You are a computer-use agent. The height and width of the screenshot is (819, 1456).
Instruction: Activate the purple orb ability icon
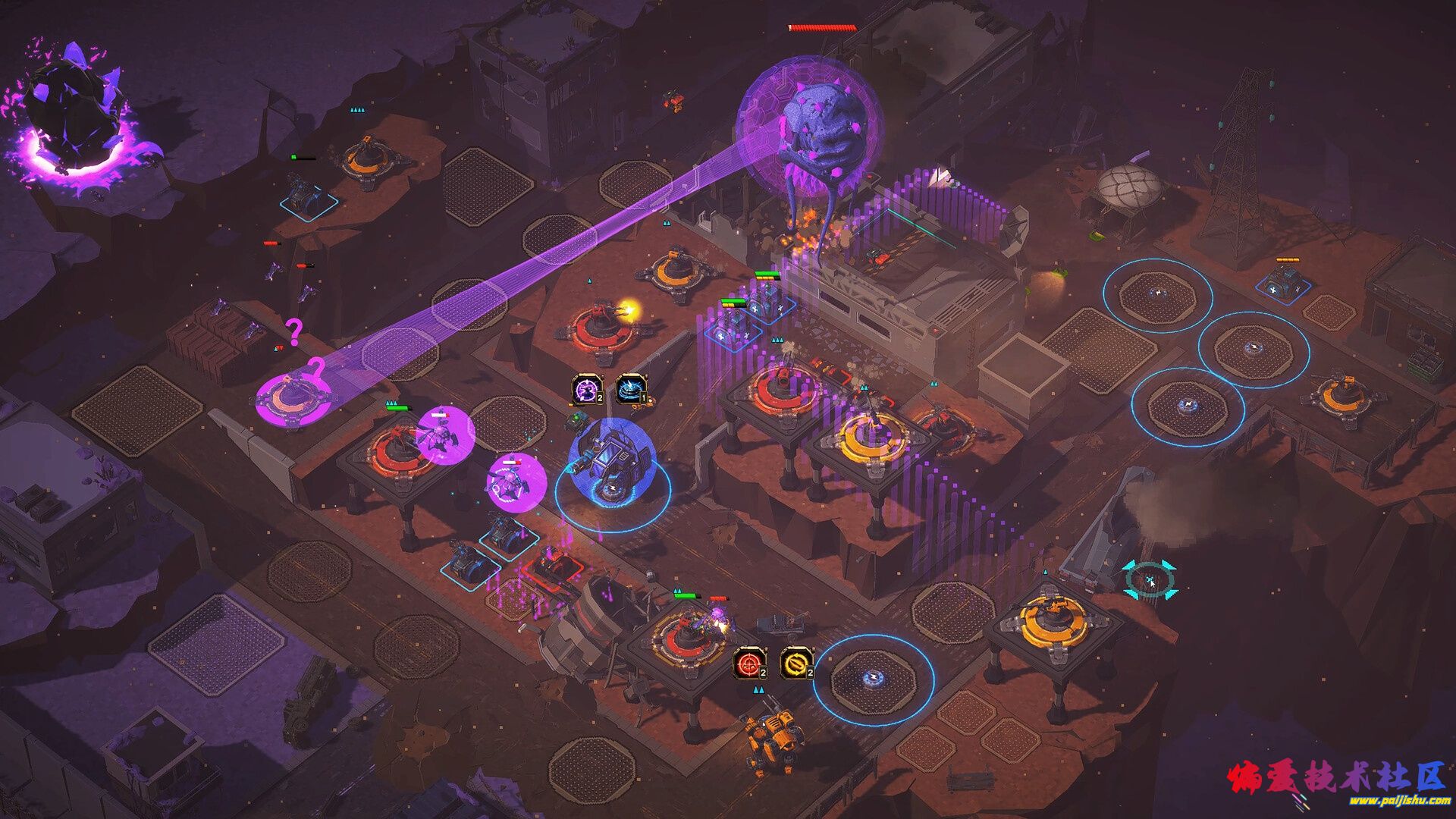pyautogui.click(x=587, y=389)
